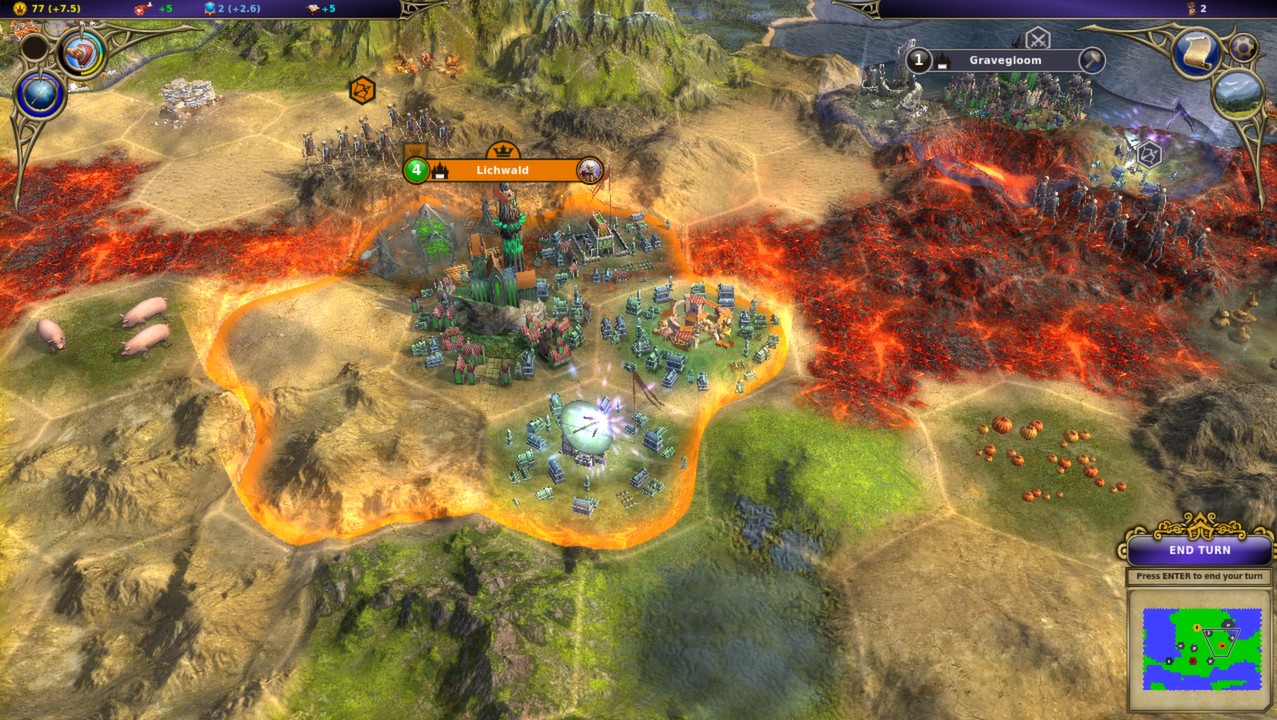Open the blue magic wand spell orb
This screenshot has width=1277, height=720.
click(41, 96)
